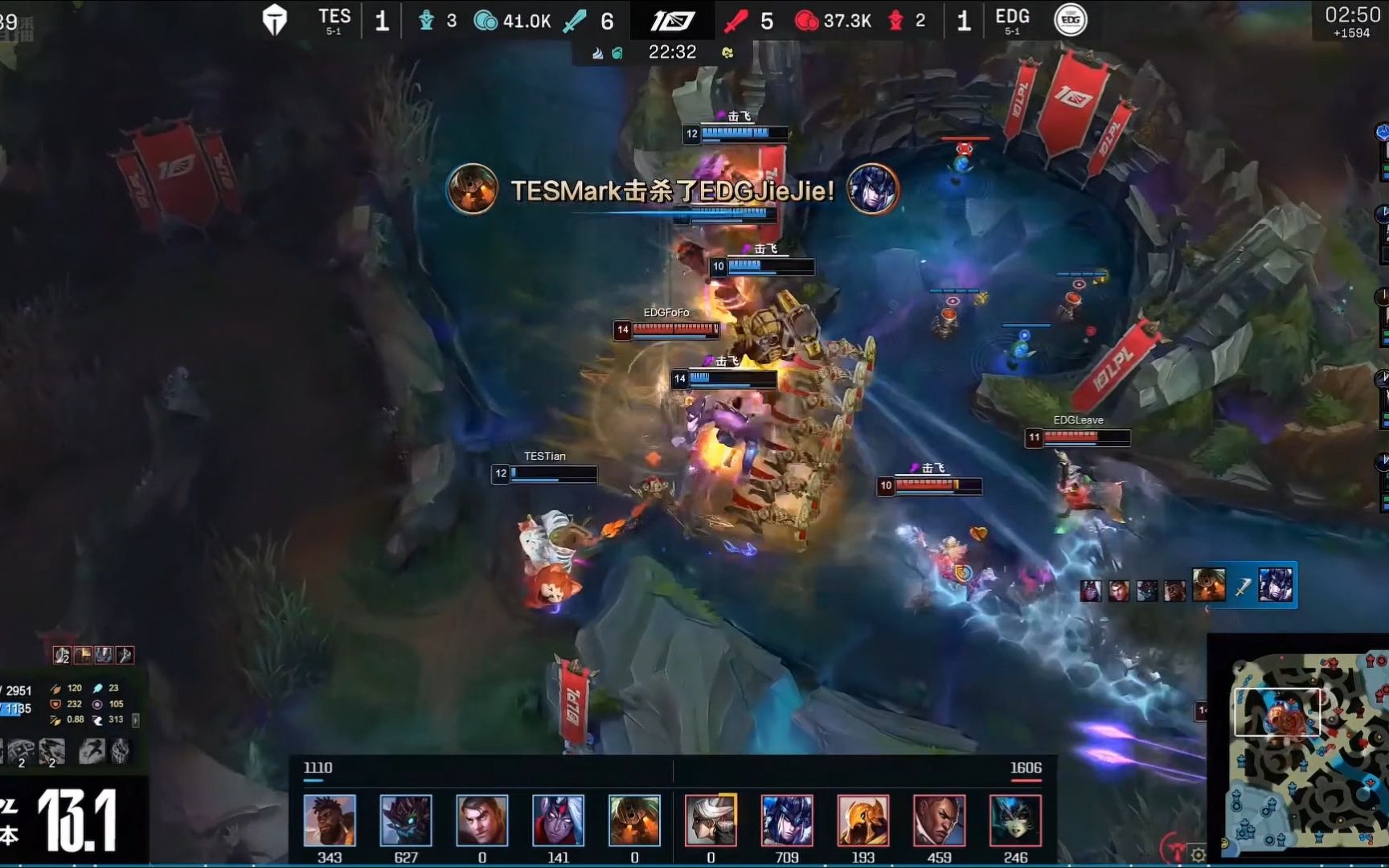
Task: Select white-haired Camille's portrait
Action: click(x=711, y=820)
